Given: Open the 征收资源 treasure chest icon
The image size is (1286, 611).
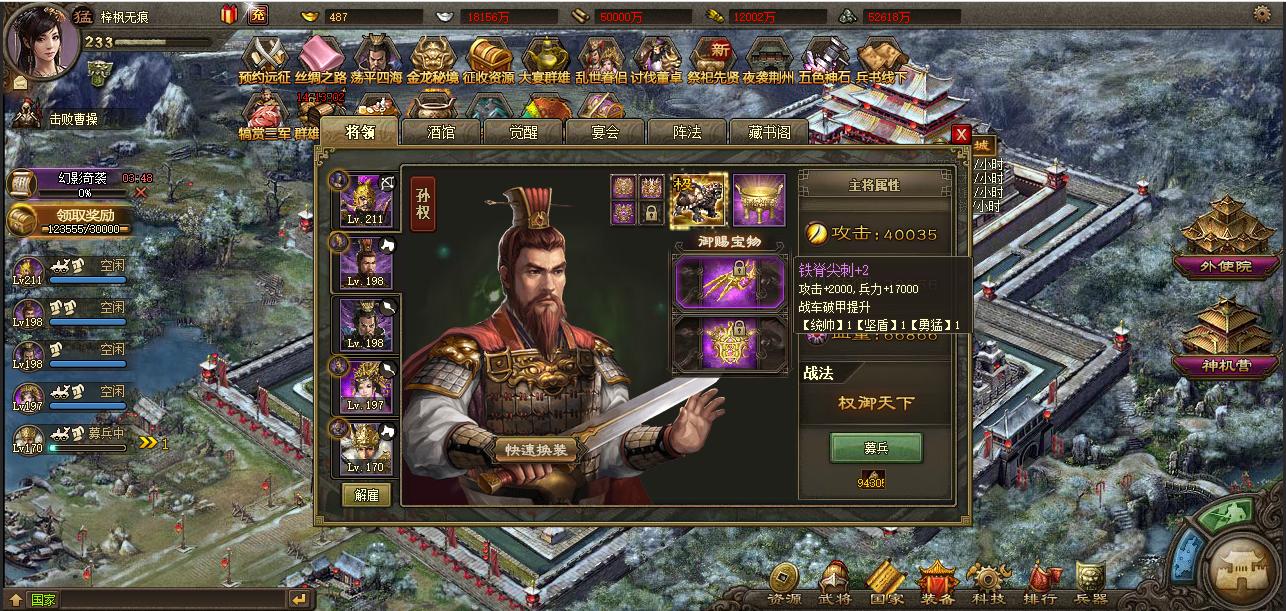Looking at the screenshot, I should pos(488,60).
